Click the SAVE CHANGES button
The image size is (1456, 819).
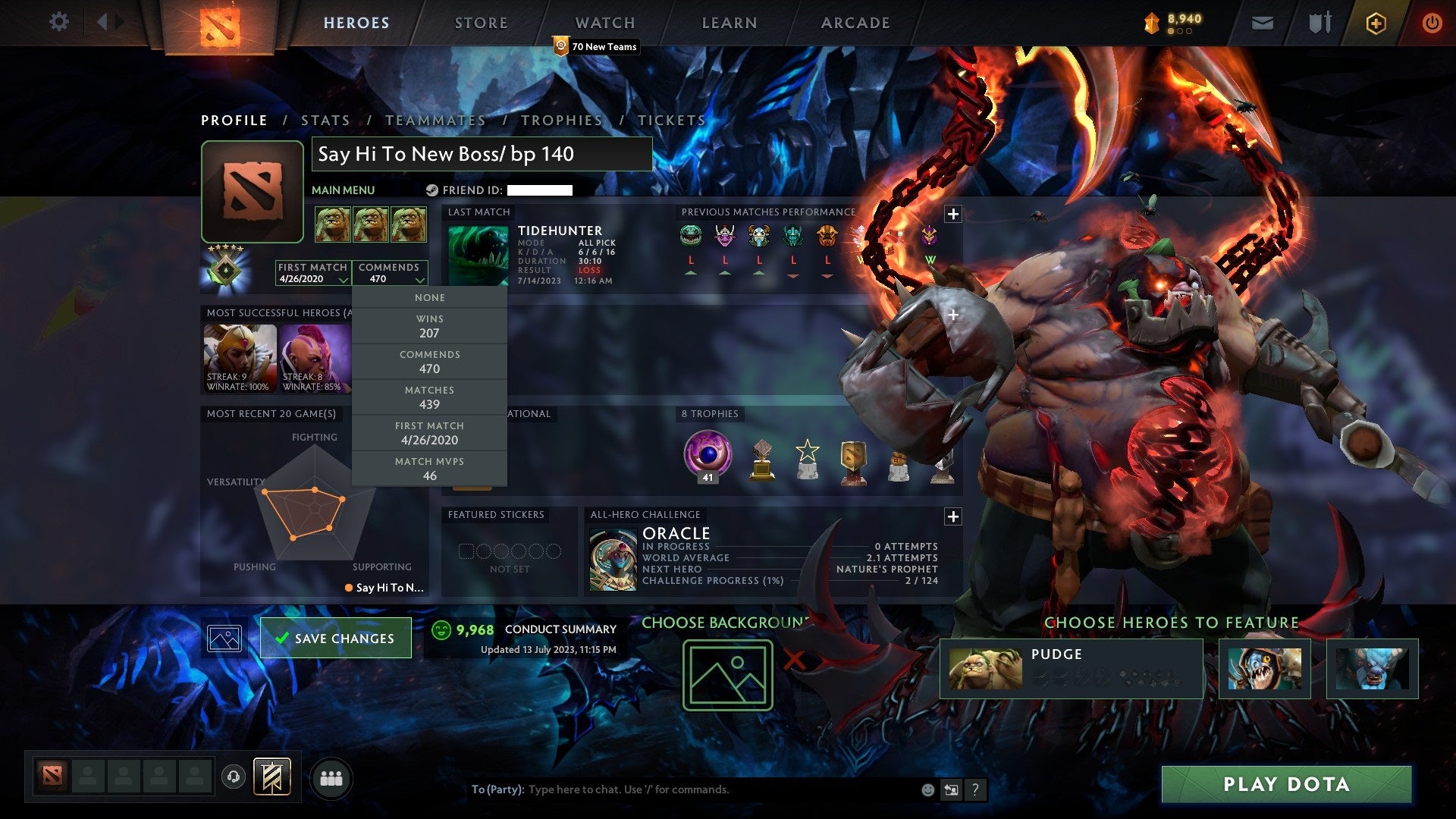[x=334, y=638]
